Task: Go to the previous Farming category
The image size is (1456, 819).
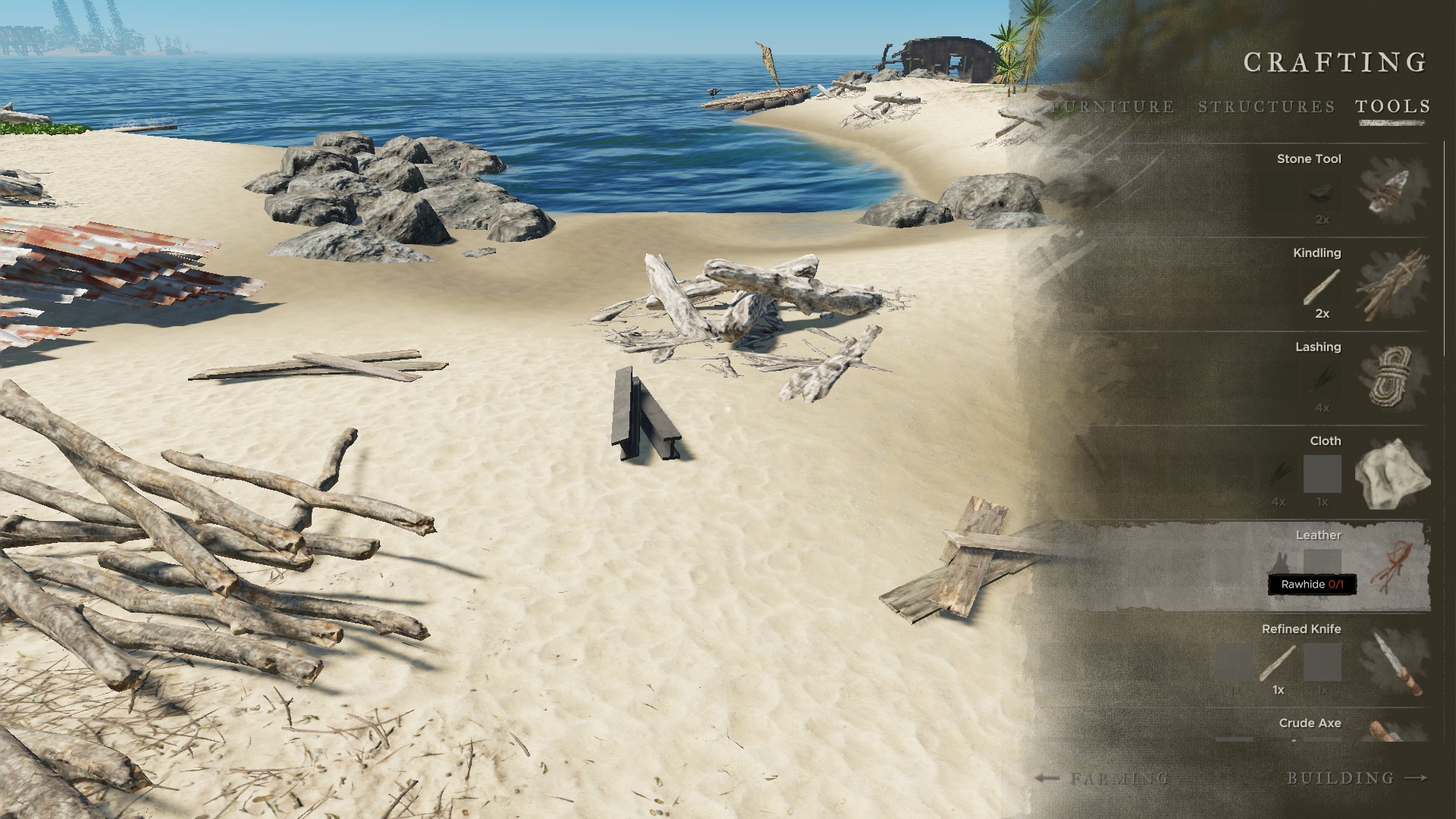Action: 1103,778
